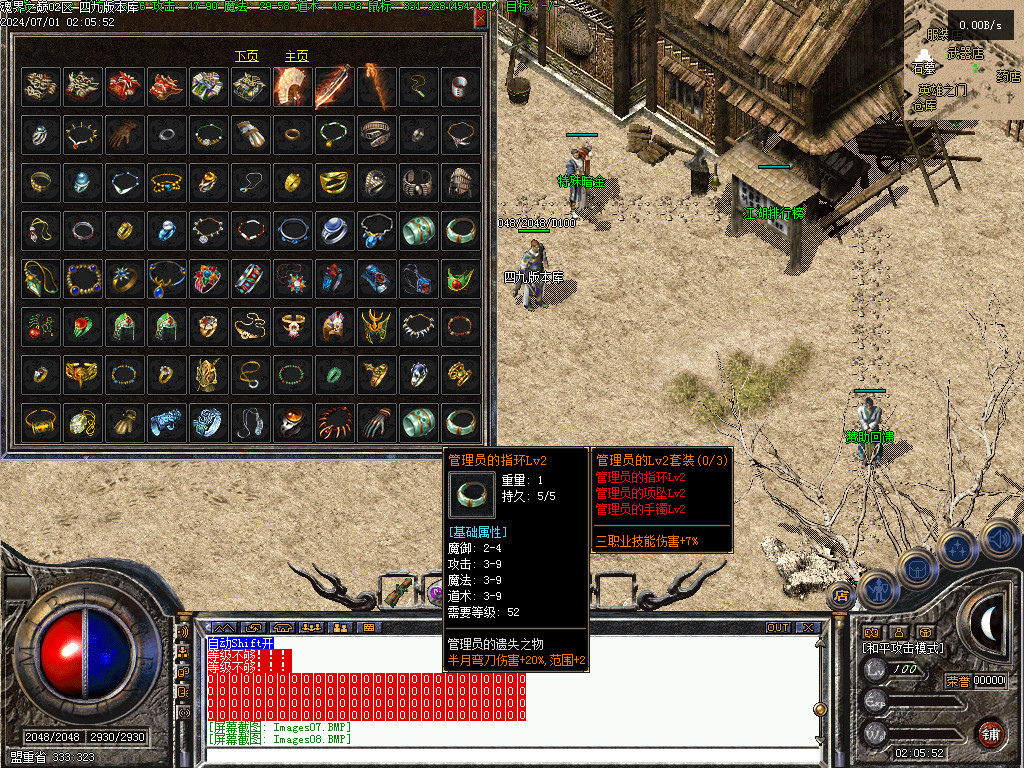Toggle the 和平攻击模式 attack mode label
Viewport: 1024px width, 768px height.
click(902, 648)
